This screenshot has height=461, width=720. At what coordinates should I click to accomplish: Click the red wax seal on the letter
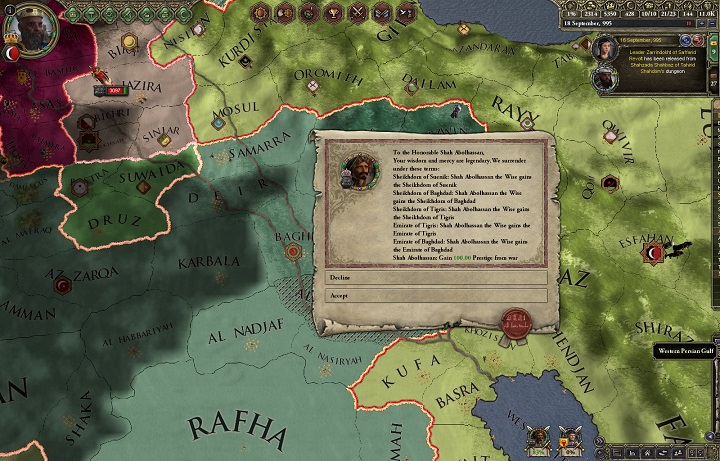coord(515,322)
